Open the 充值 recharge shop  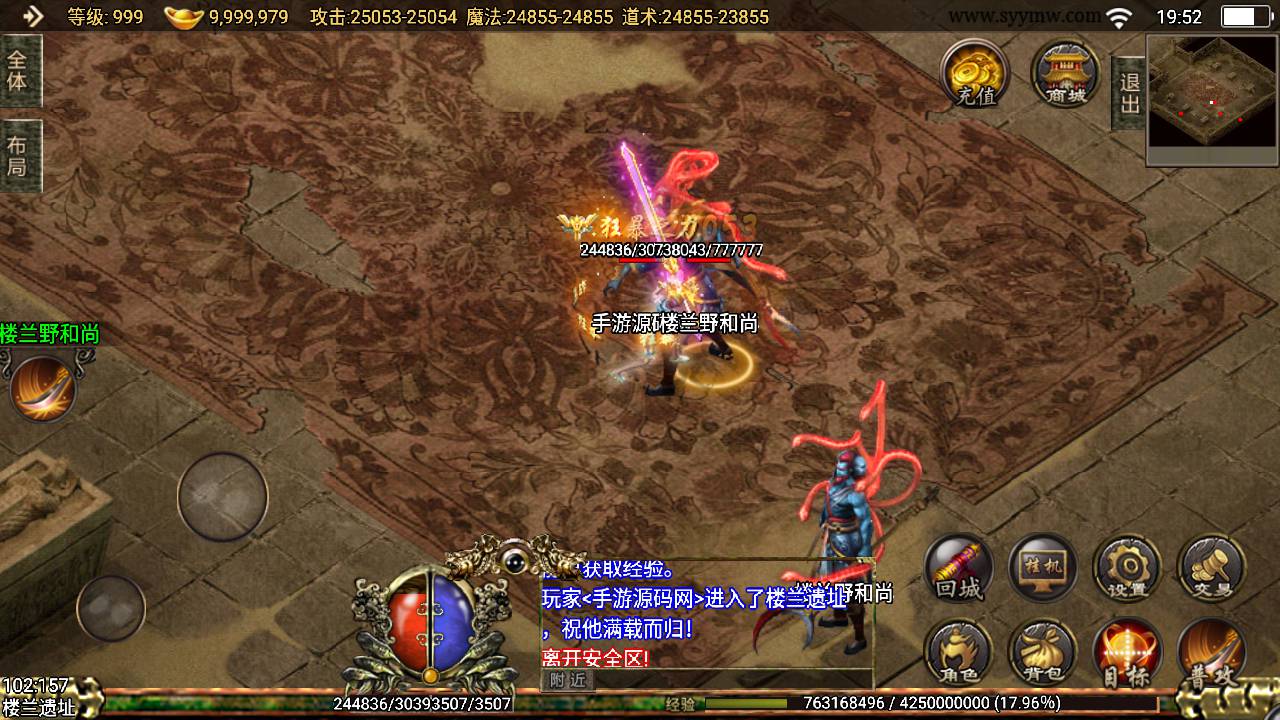[x=974, y=72]
